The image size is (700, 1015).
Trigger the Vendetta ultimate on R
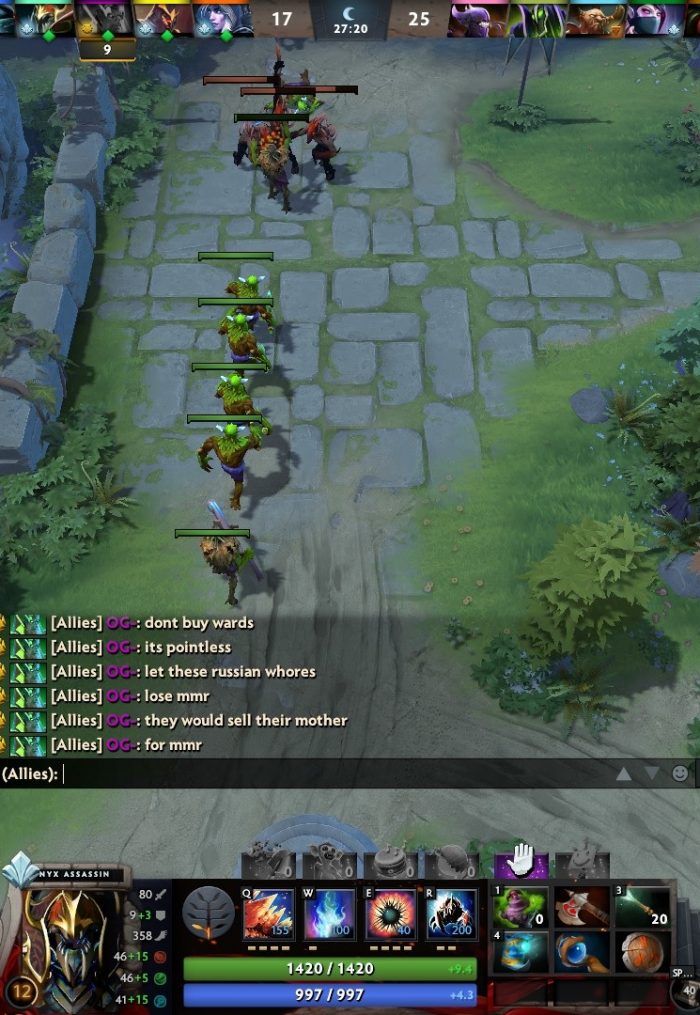(x=451, y=914)
